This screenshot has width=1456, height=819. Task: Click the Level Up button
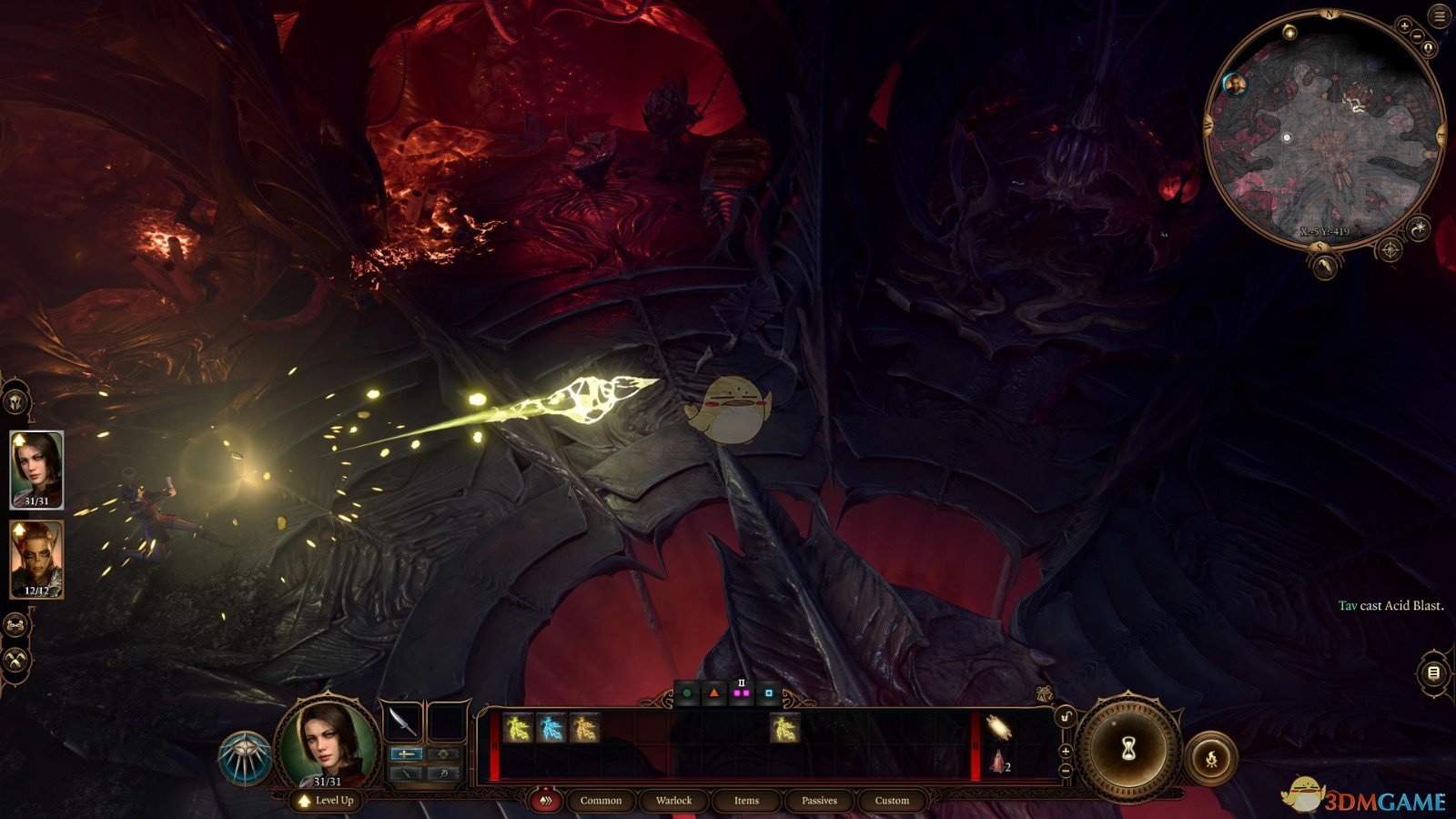[x=326, y=801]
